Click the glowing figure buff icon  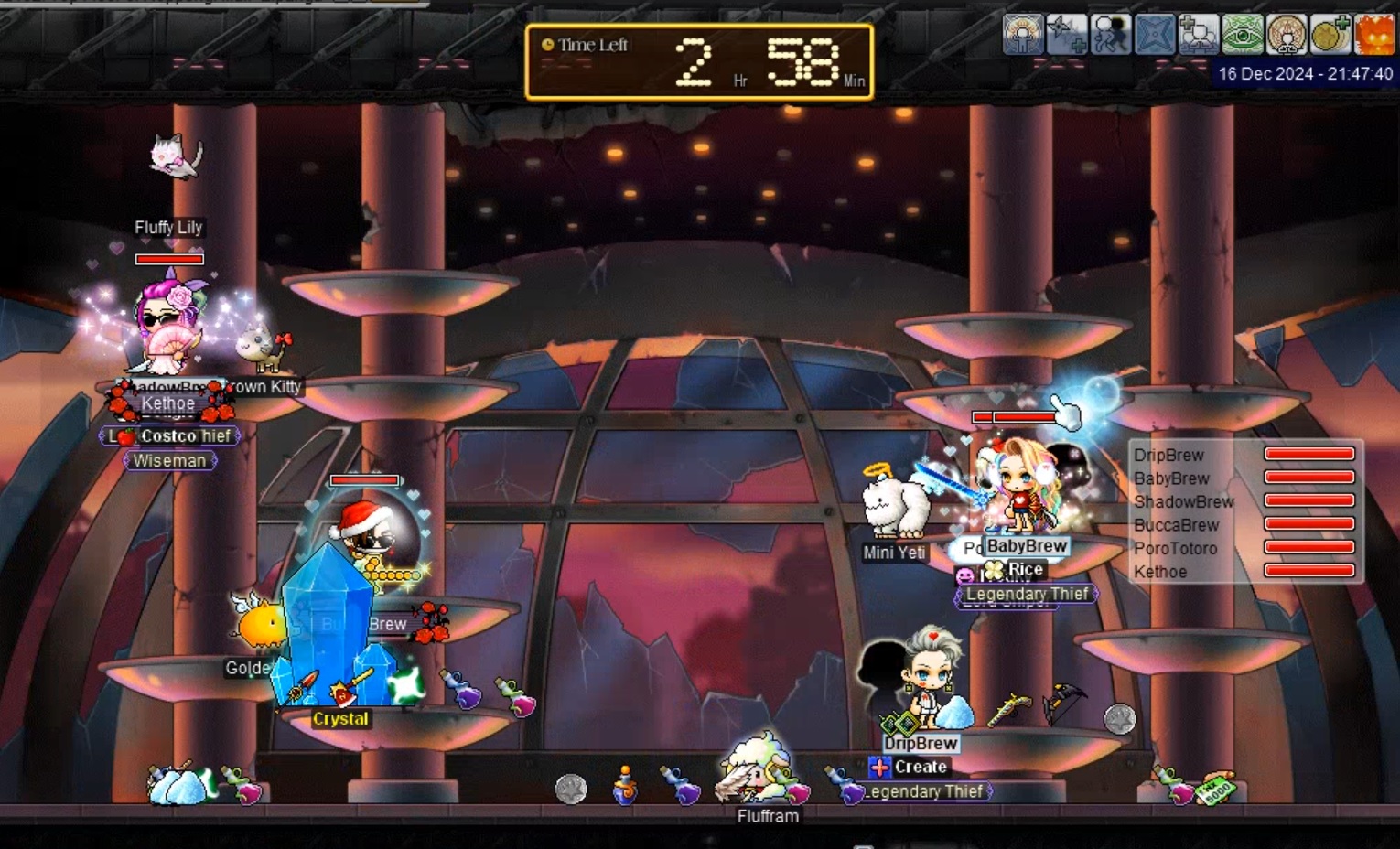click(1023, 36)
